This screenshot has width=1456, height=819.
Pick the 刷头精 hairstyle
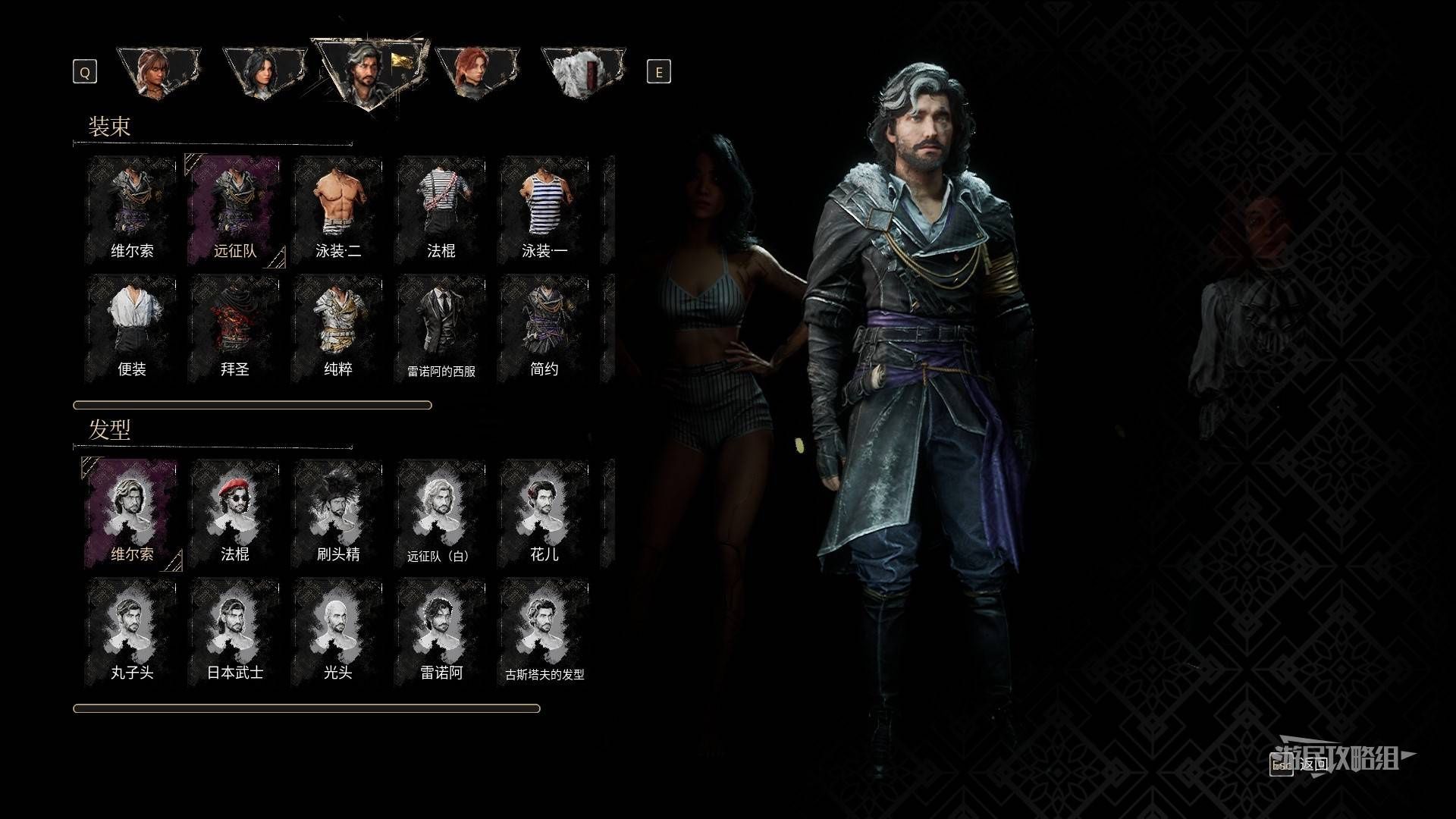[338, 513]
